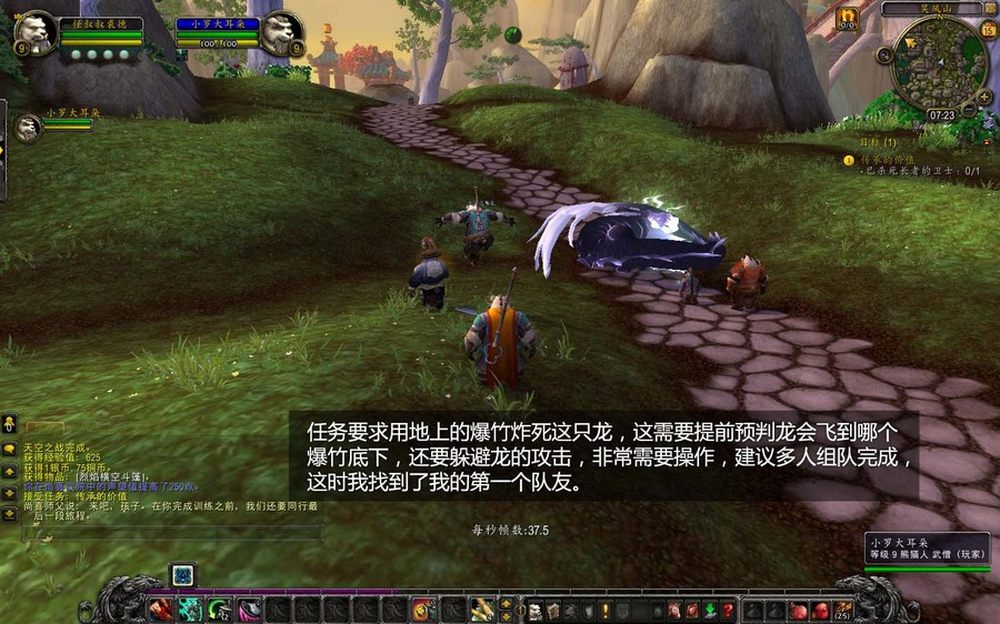1000x624 pixels.
Task: Zoom out the minimap with minus button
Action: [x=969, y=109]
